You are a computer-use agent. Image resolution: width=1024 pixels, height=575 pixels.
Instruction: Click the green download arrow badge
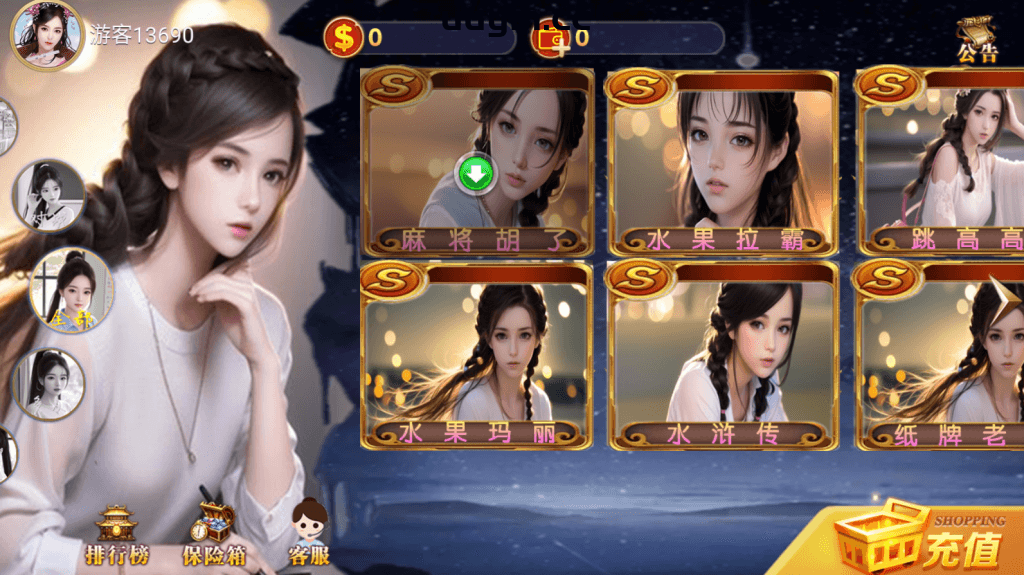point(477,174)
